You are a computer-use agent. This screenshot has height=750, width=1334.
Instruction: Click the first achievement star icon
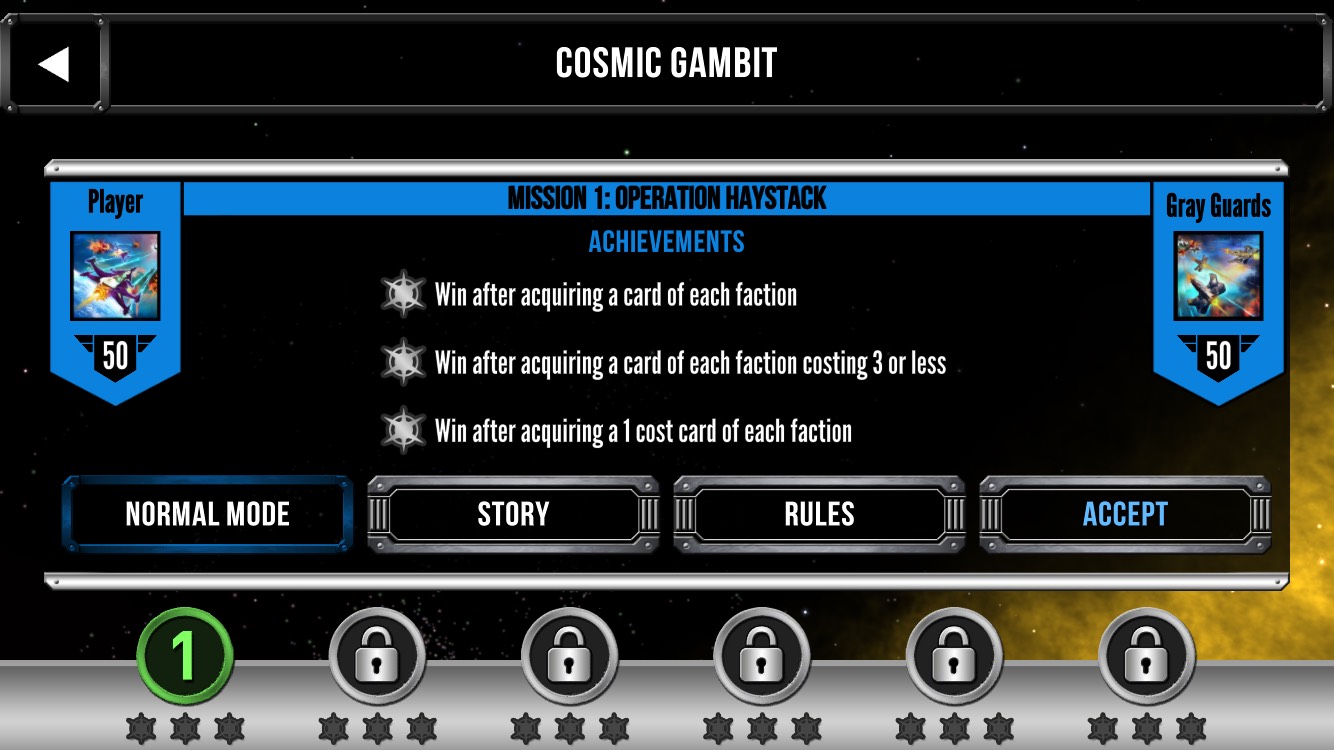coord(404,294)
